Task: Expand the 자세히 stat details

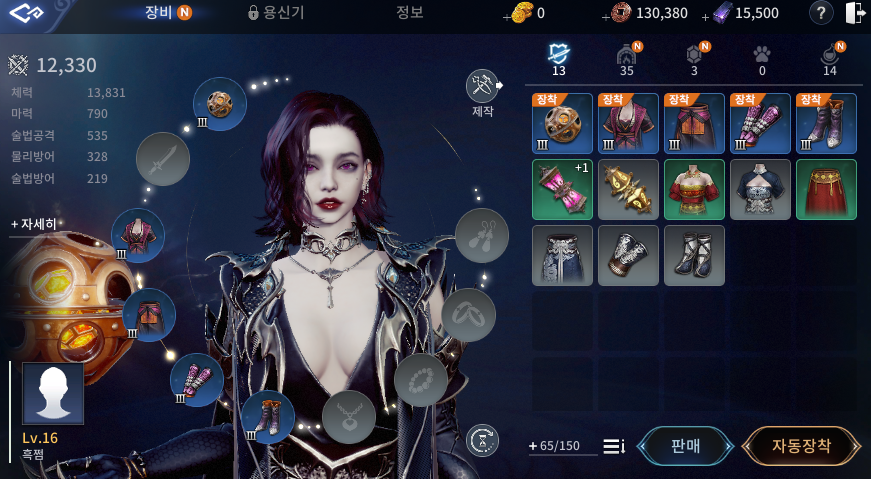Action: (x=34, y=224)
